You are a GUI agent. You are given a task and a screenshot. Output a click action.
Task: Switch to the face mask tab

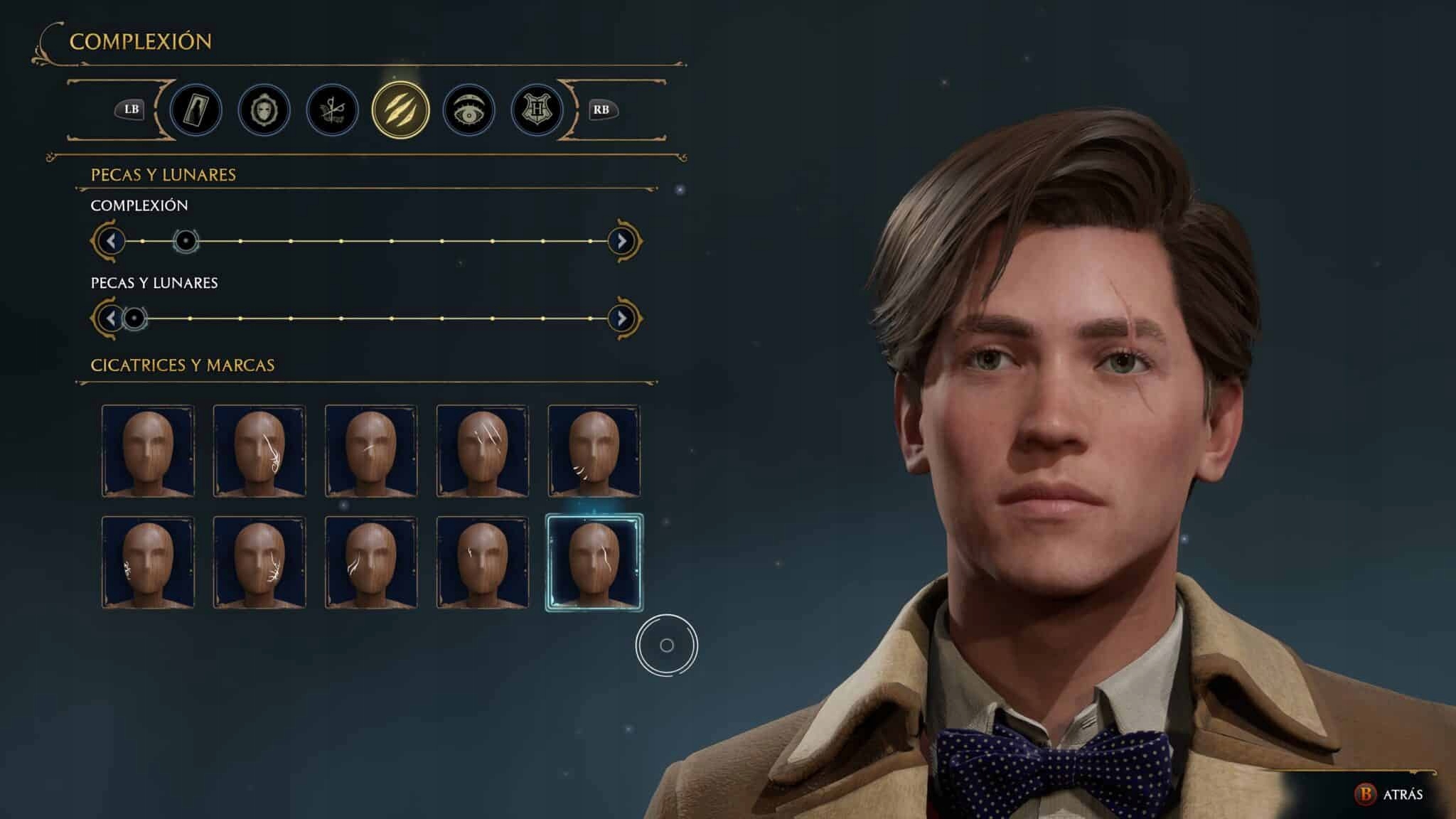pyautogui.click(x=264, y=110)
